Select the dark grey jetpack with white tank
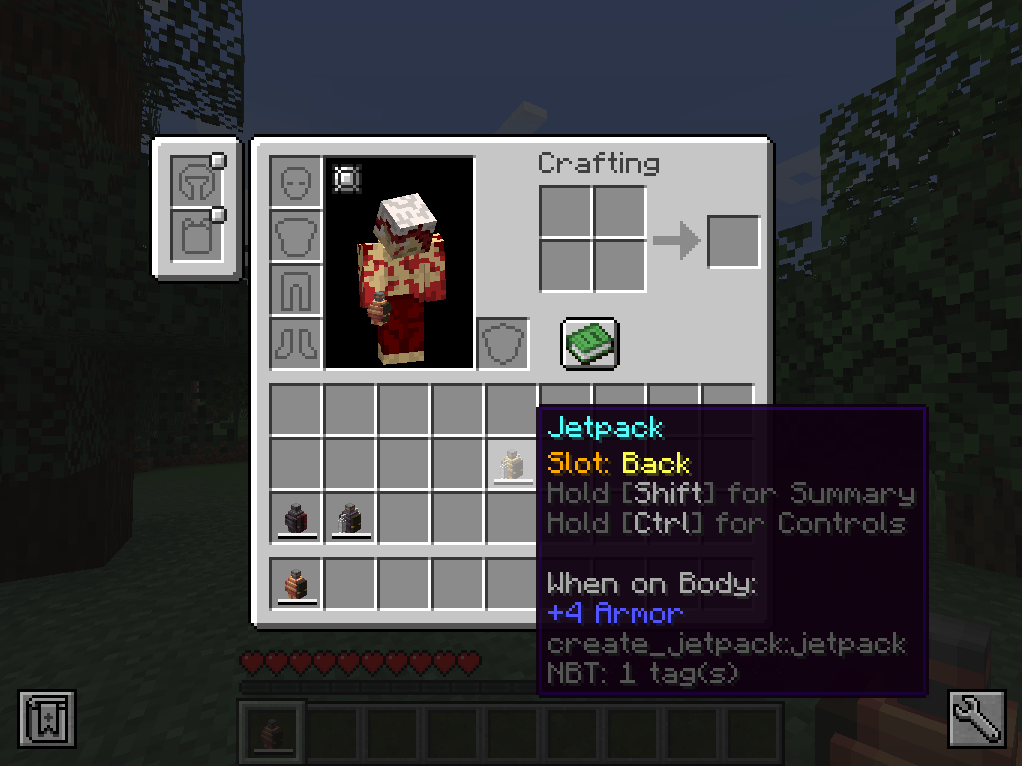Viewport: 1022px width, 766px height. (350, 519)
